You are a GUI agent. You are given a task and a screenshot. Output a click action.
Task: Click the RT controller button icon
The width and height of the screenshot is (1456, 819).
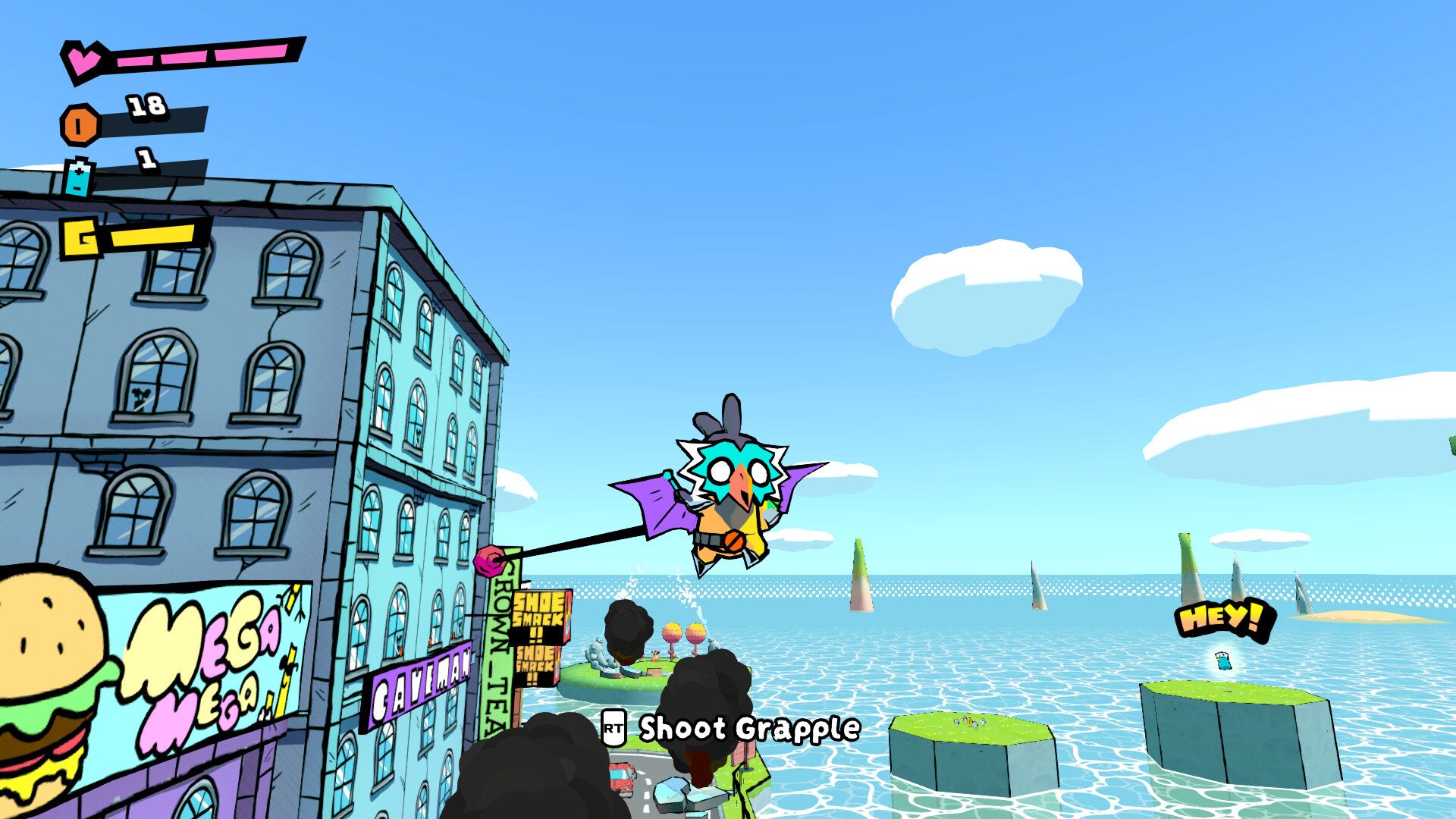[613, 728]
